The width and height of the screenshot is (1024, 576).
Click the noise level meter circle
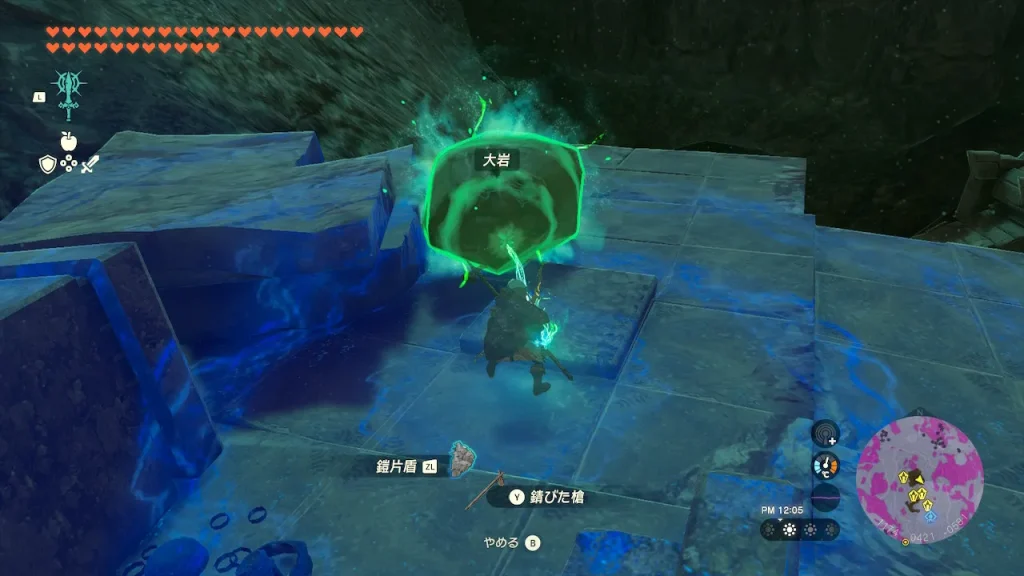click(824, 497)
